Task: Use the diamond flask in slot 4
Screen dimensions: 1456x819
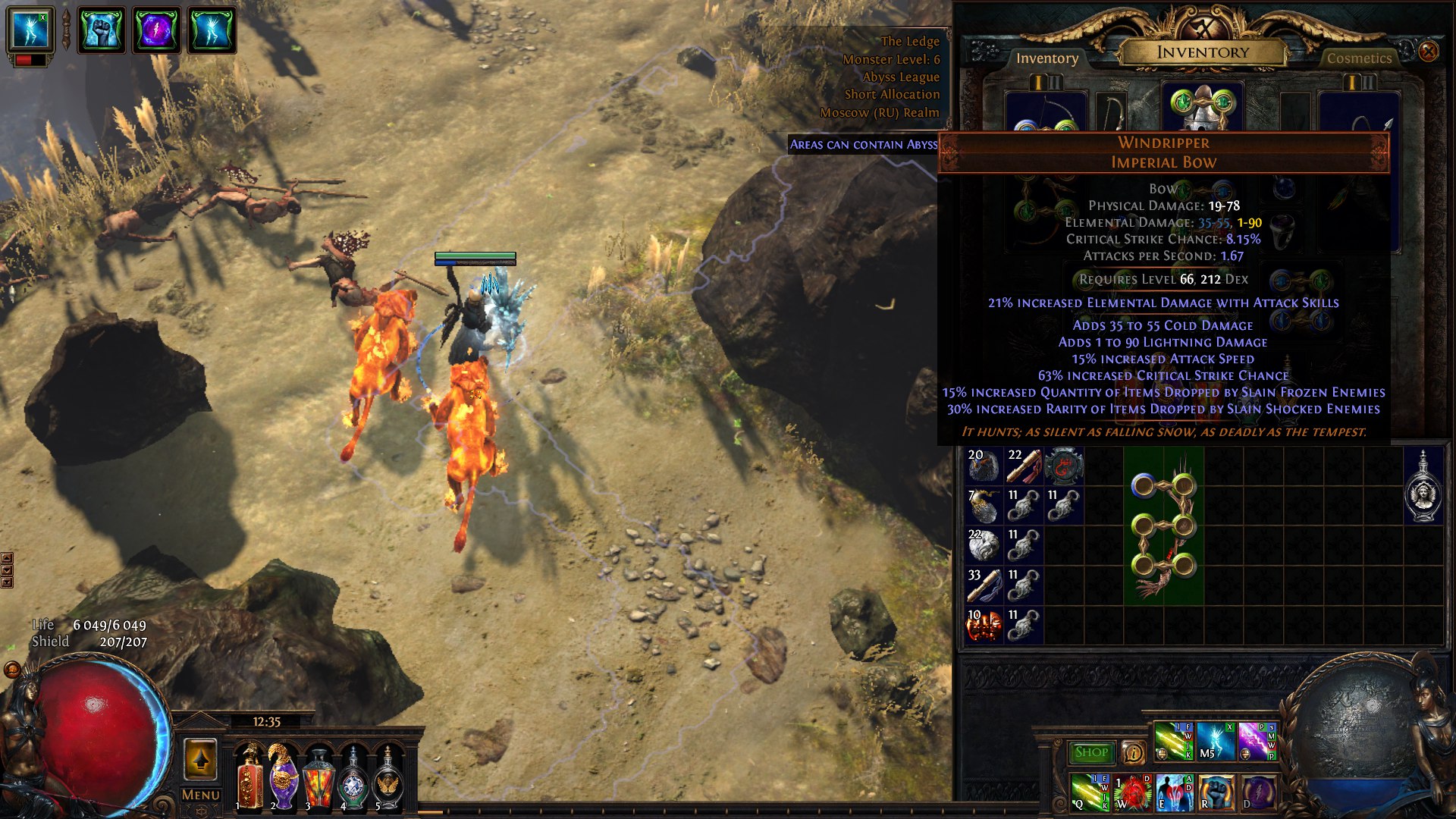Action: pos(353,777)
